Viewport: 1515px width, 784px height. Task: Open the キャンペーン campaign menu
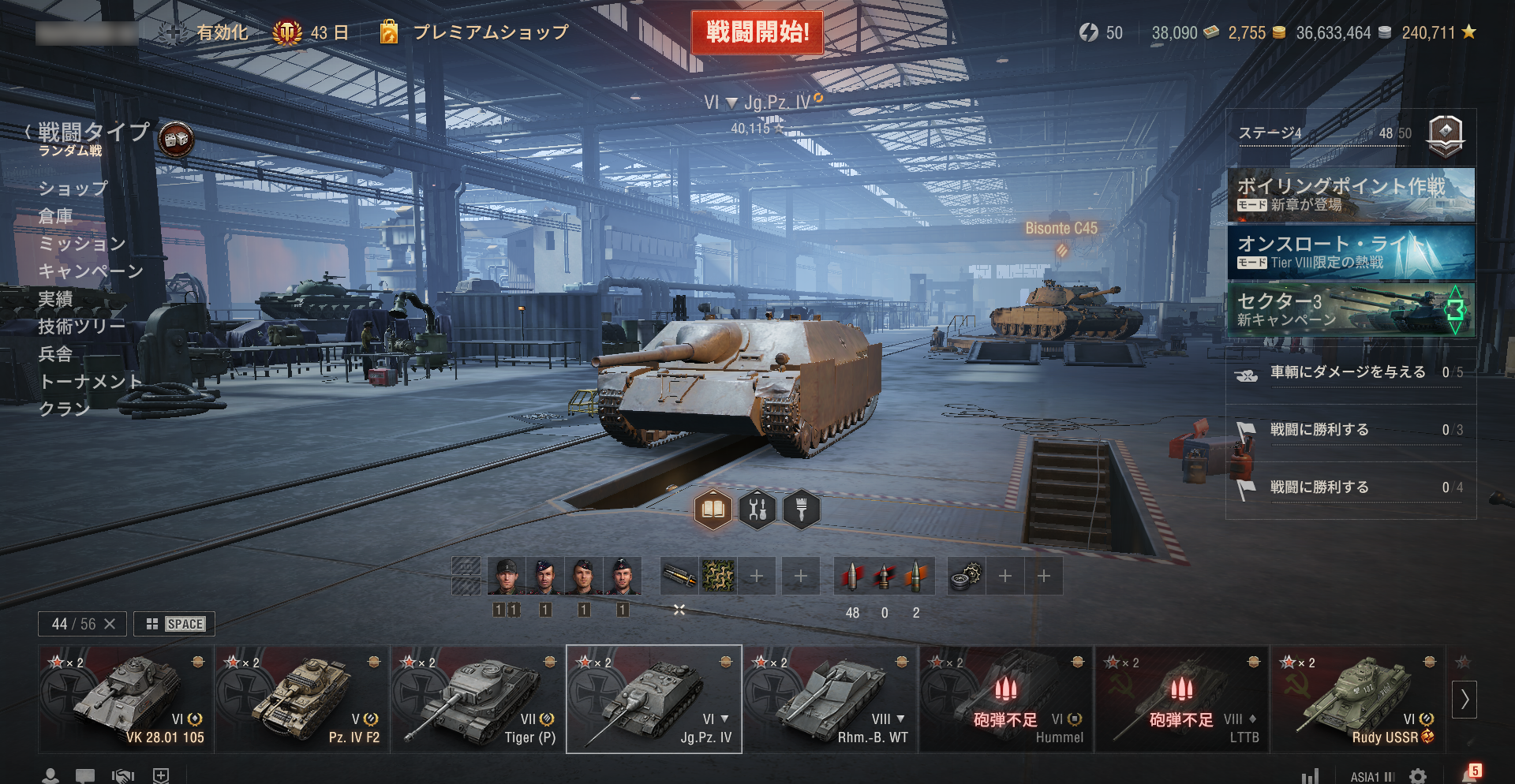[x=91, y=271]
